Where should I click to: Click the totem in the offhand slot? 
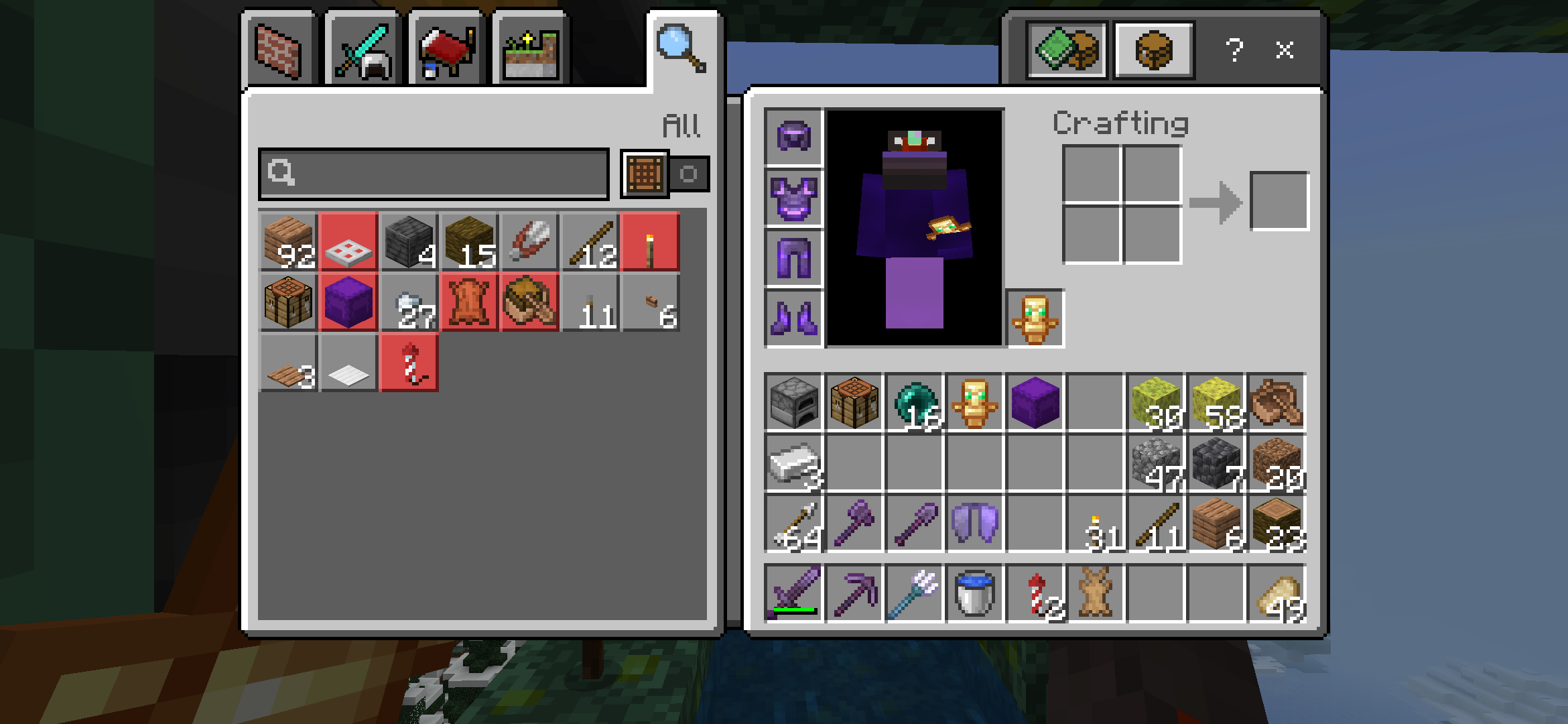pyautogui.click(x=1035, y=318)
